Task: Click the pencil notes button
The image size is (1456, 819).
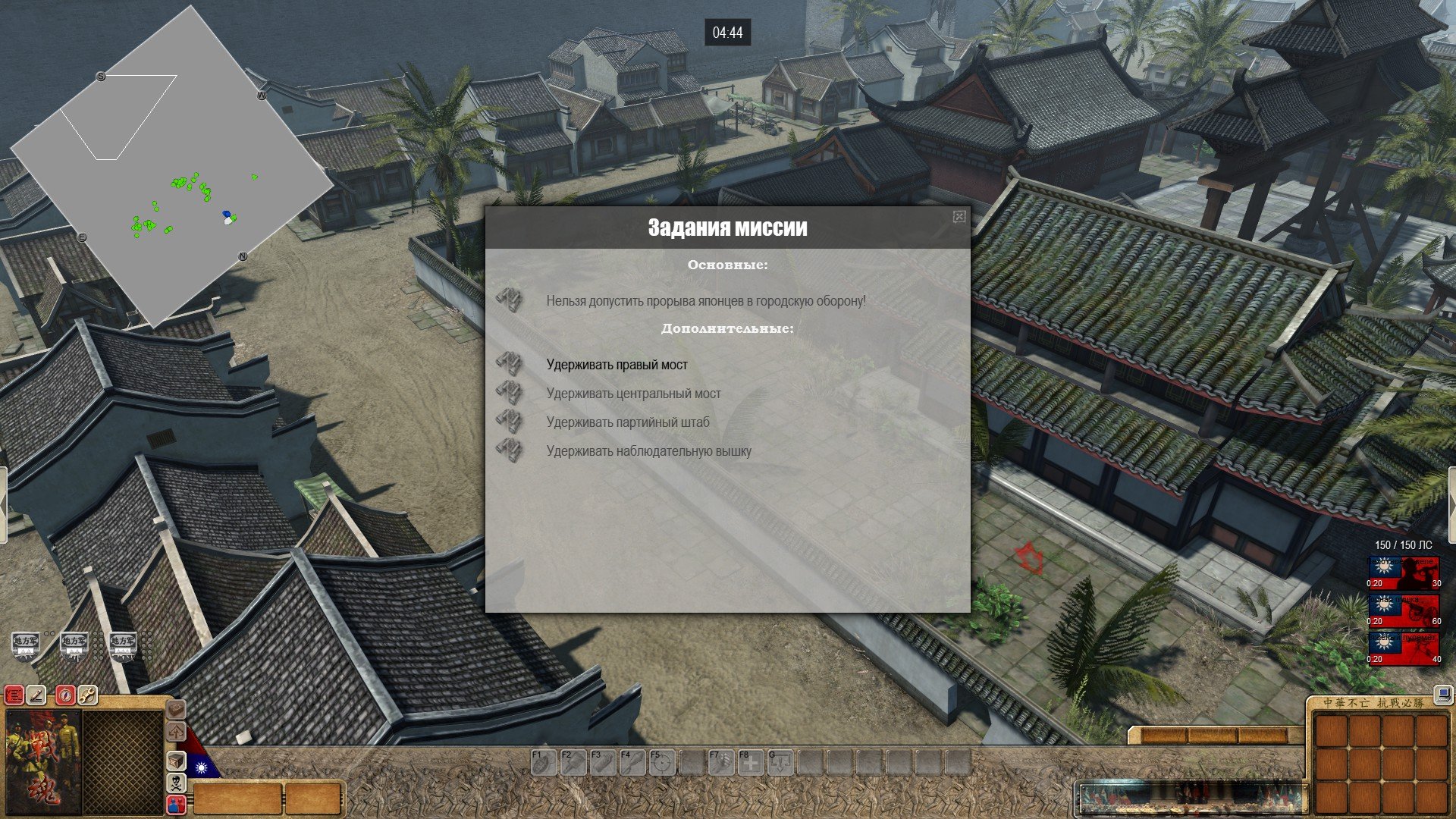Action: pyautogui.click(x=36, y=695)
